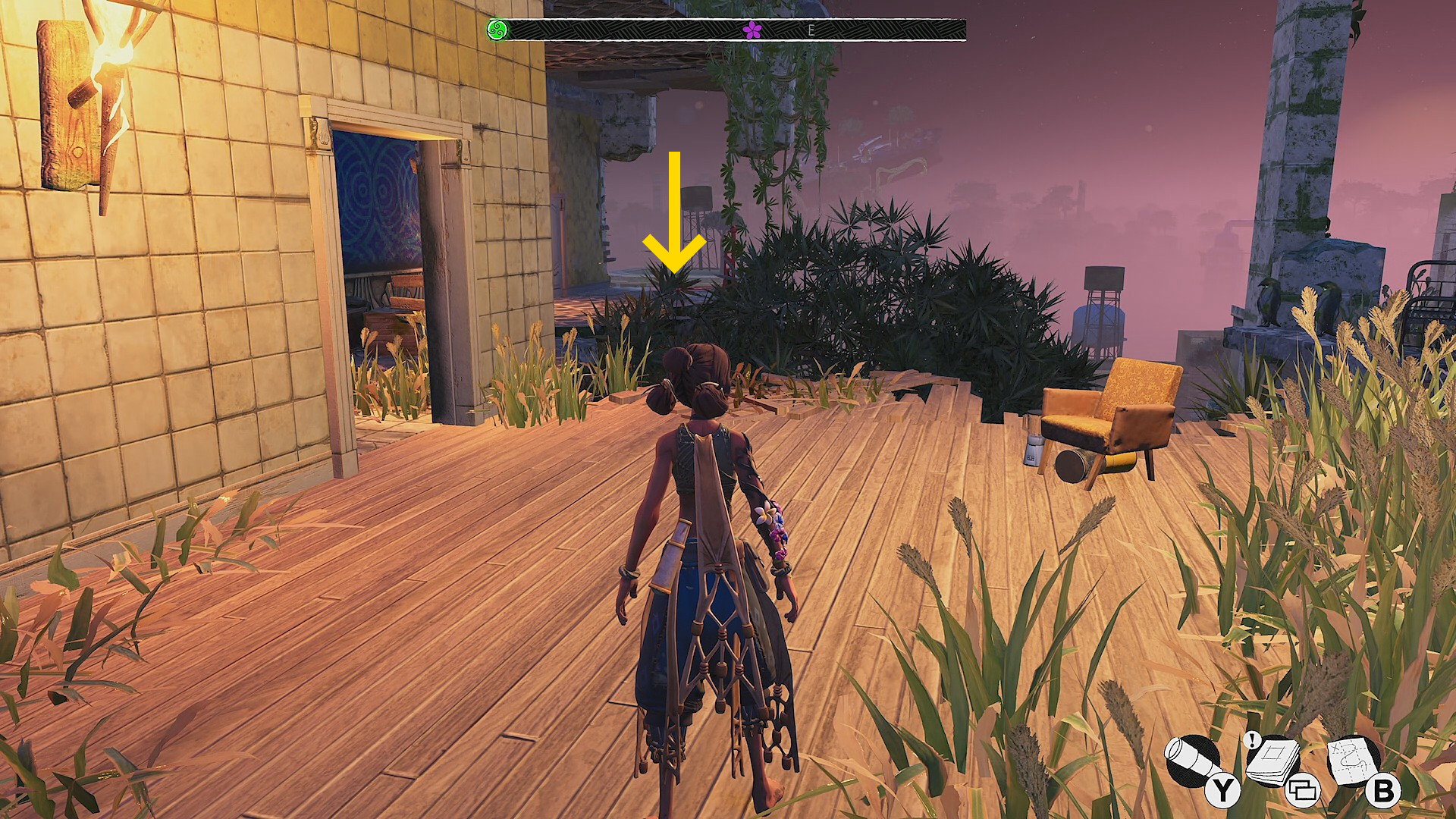Select the green spiral compass marker
1456x819 pixels.
click(497, 30)
